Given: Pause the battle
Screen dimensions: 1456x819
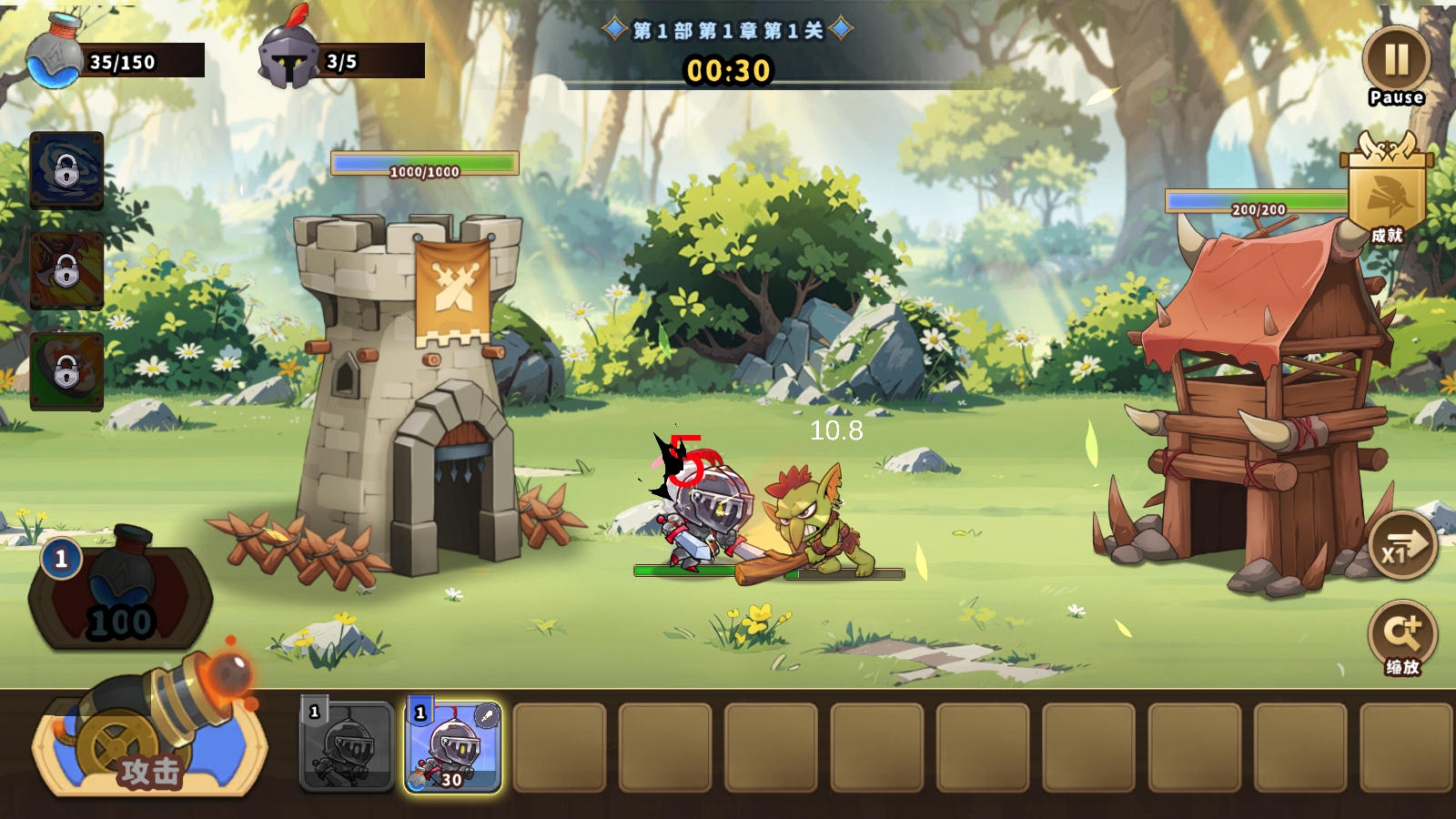Looking at the screenshot, I should [x=1396, y=61].
